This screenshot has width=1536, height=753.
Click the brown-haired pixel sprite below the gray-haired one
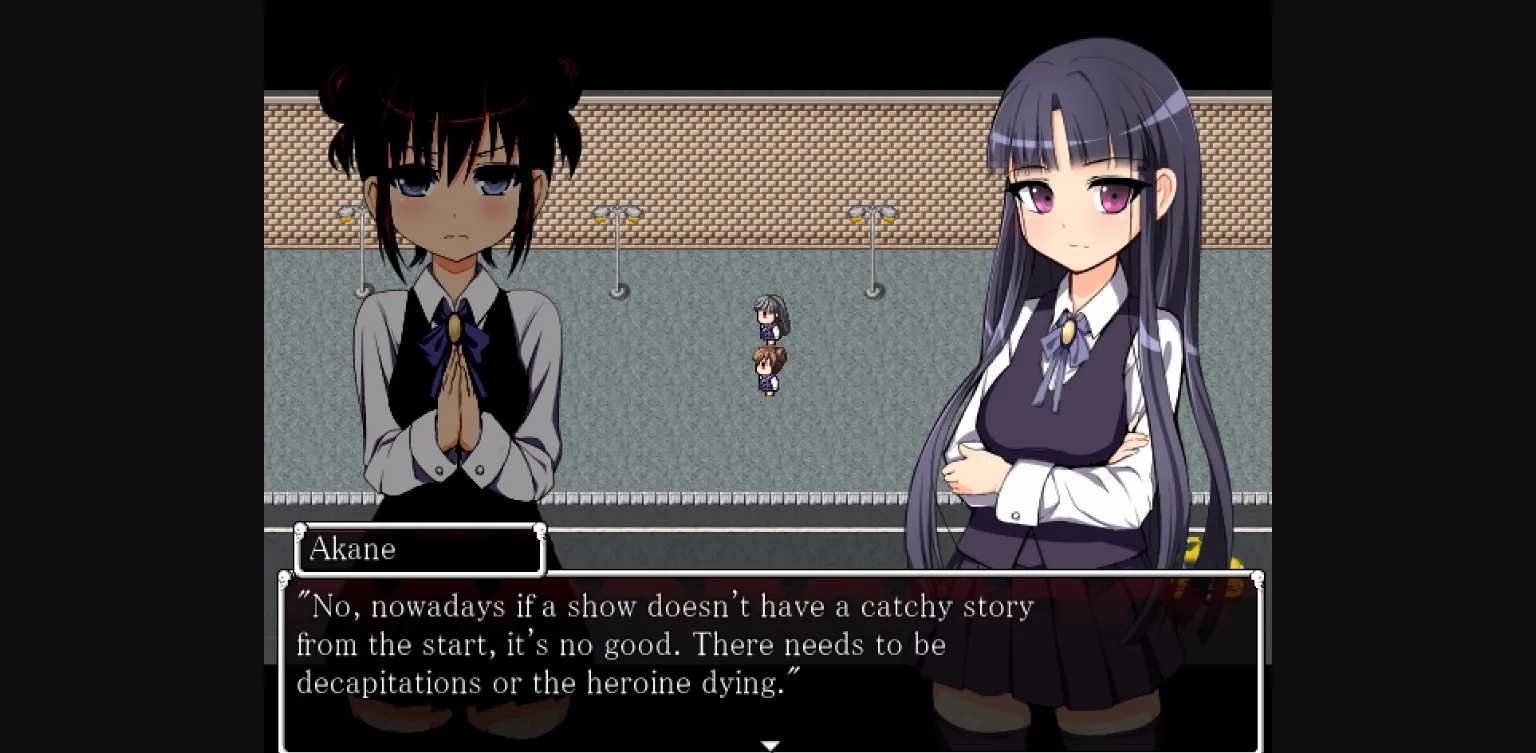(770, 370)
